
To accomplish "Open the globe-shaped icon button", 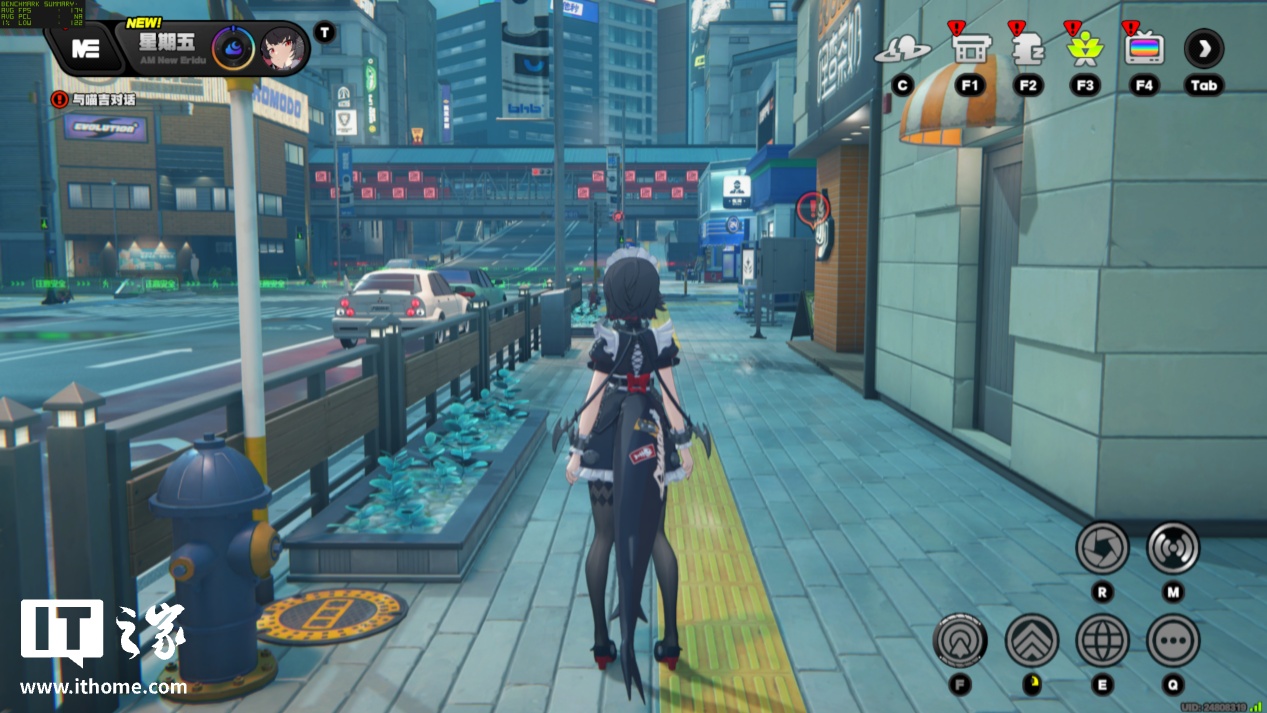I will pos(1102,640).
